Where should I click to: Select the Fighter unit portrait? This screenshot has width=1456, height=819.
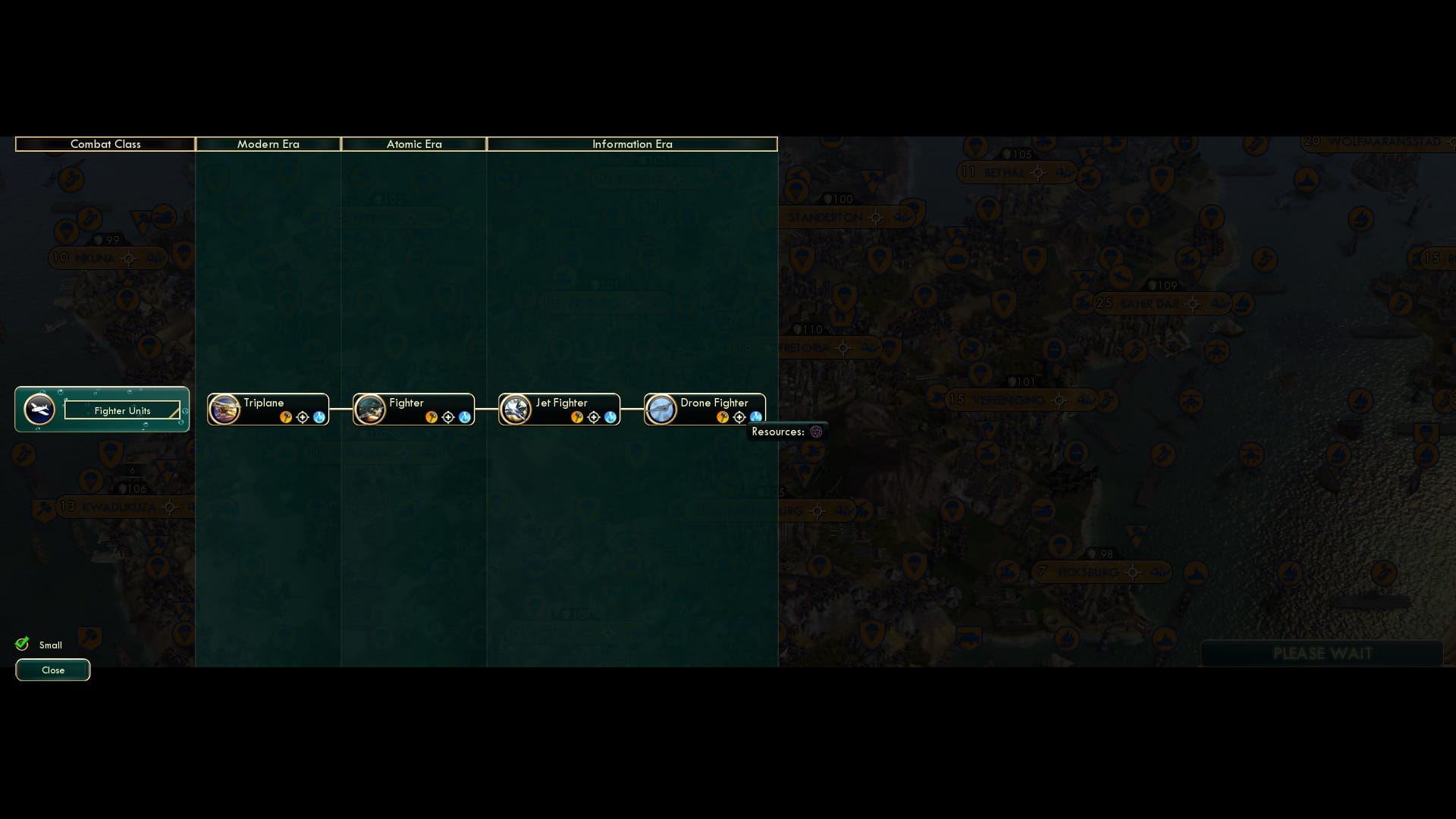click(369, 409)
